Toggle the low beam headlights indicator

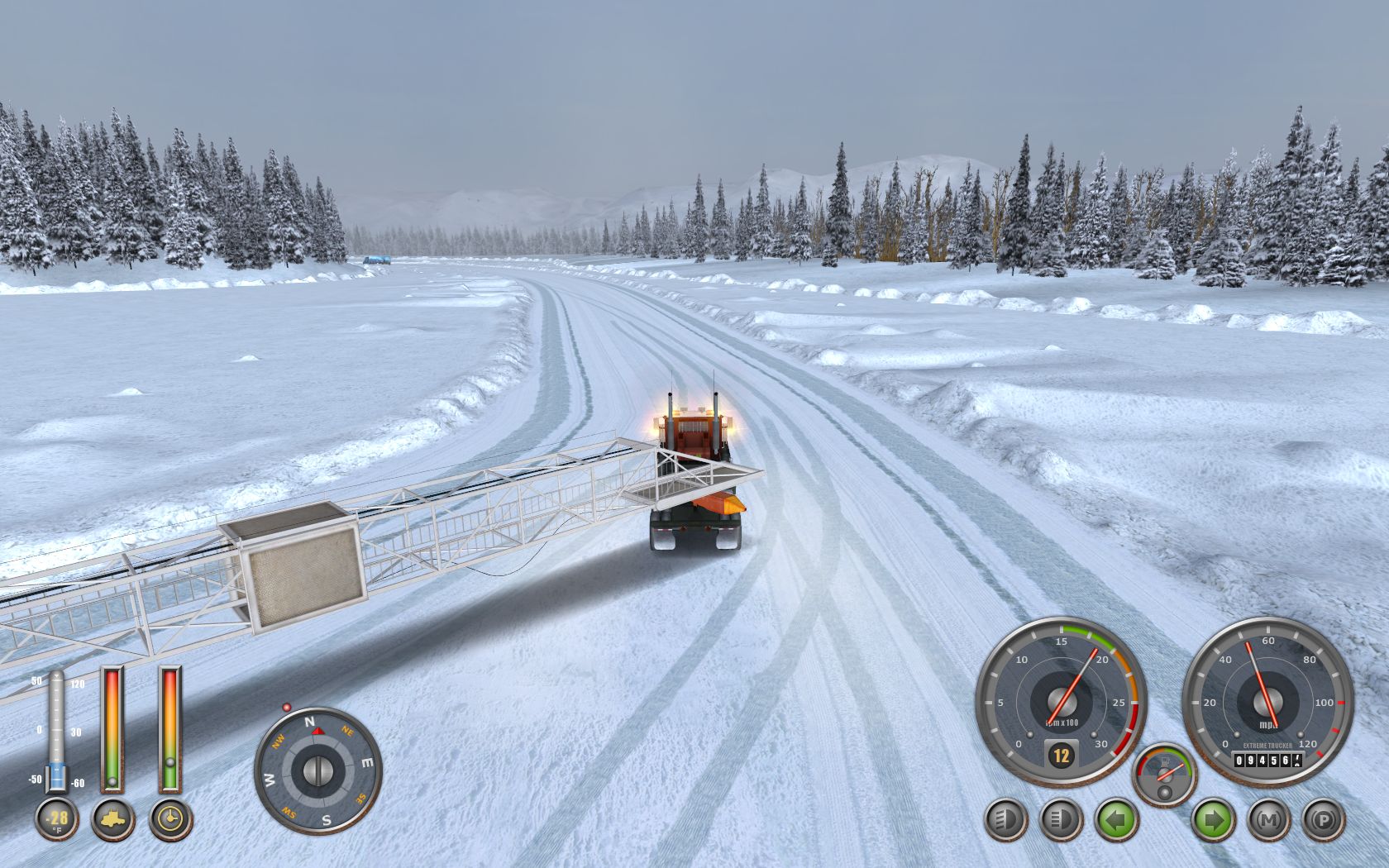click(x=1006, y=821)
